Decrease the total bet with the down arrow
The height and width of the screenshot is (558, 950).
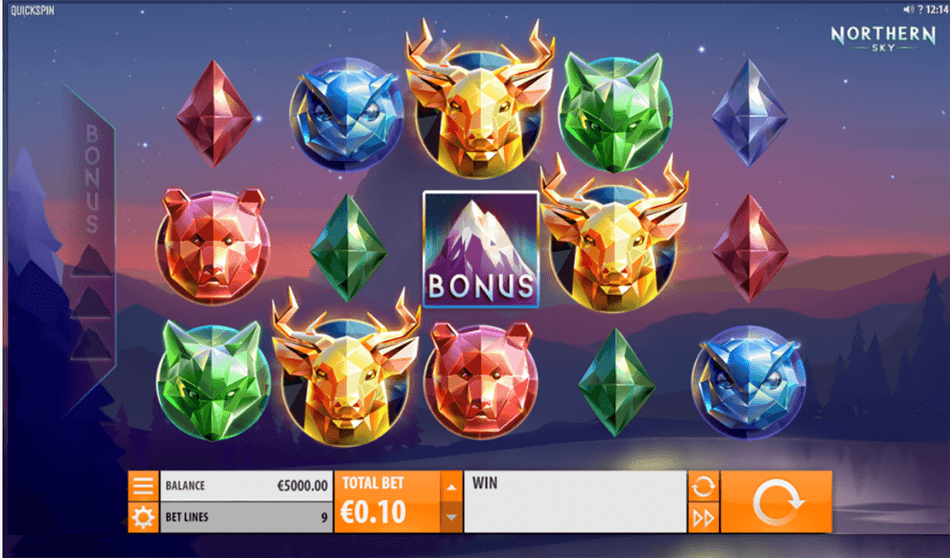point(451,517)
